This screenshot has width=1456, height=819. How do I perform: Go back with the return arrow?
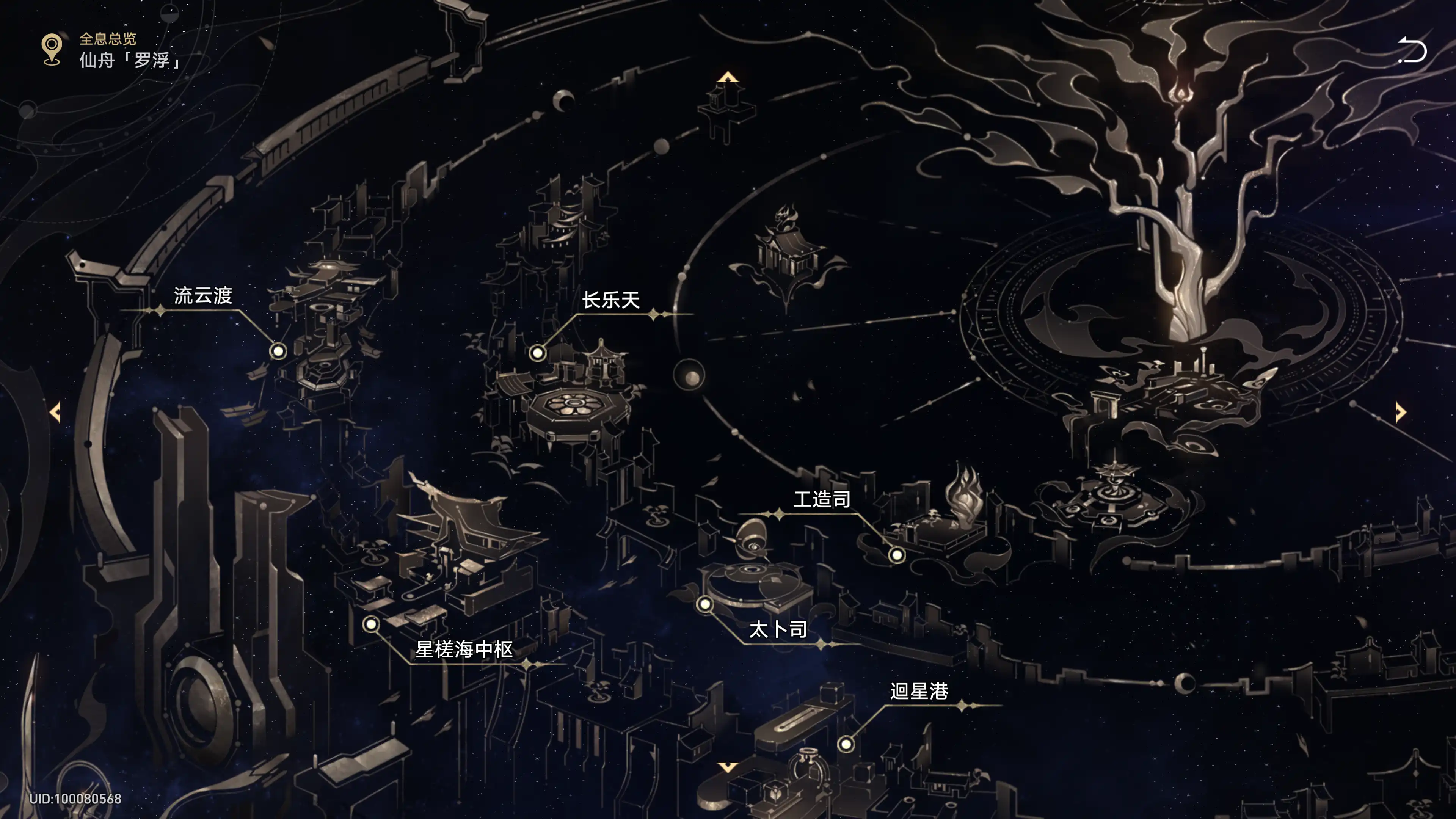[x=1412, y=50]
